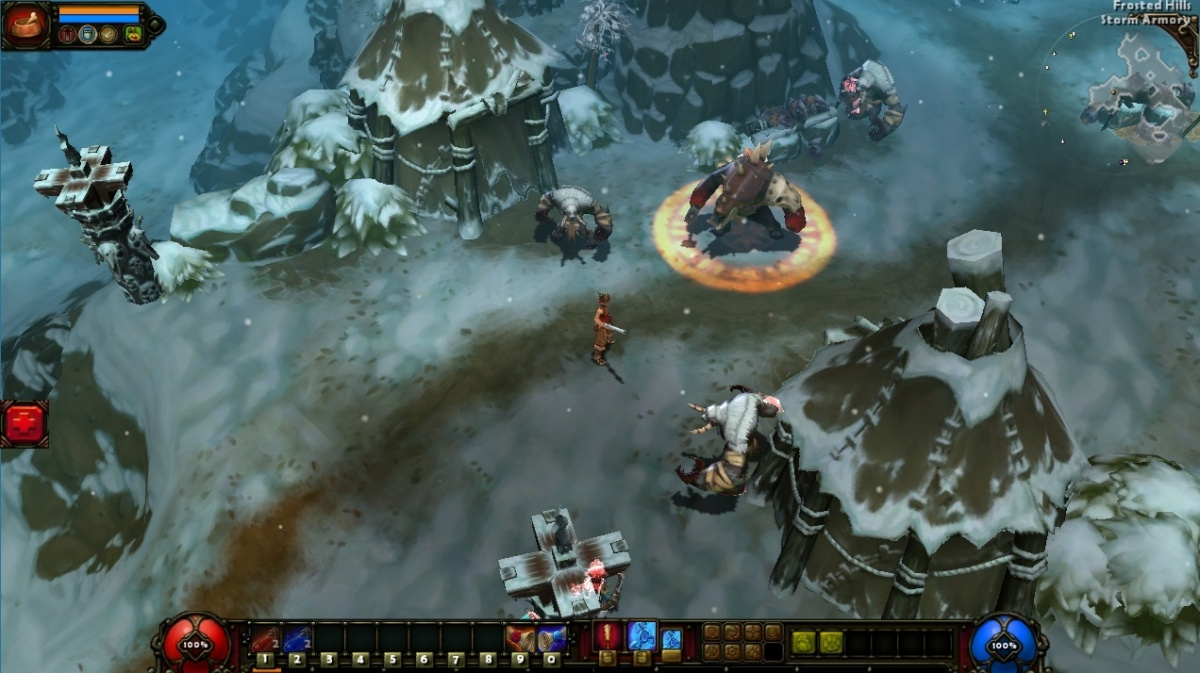Open the pet portrait with the food bowl

[x=25, y=25]
